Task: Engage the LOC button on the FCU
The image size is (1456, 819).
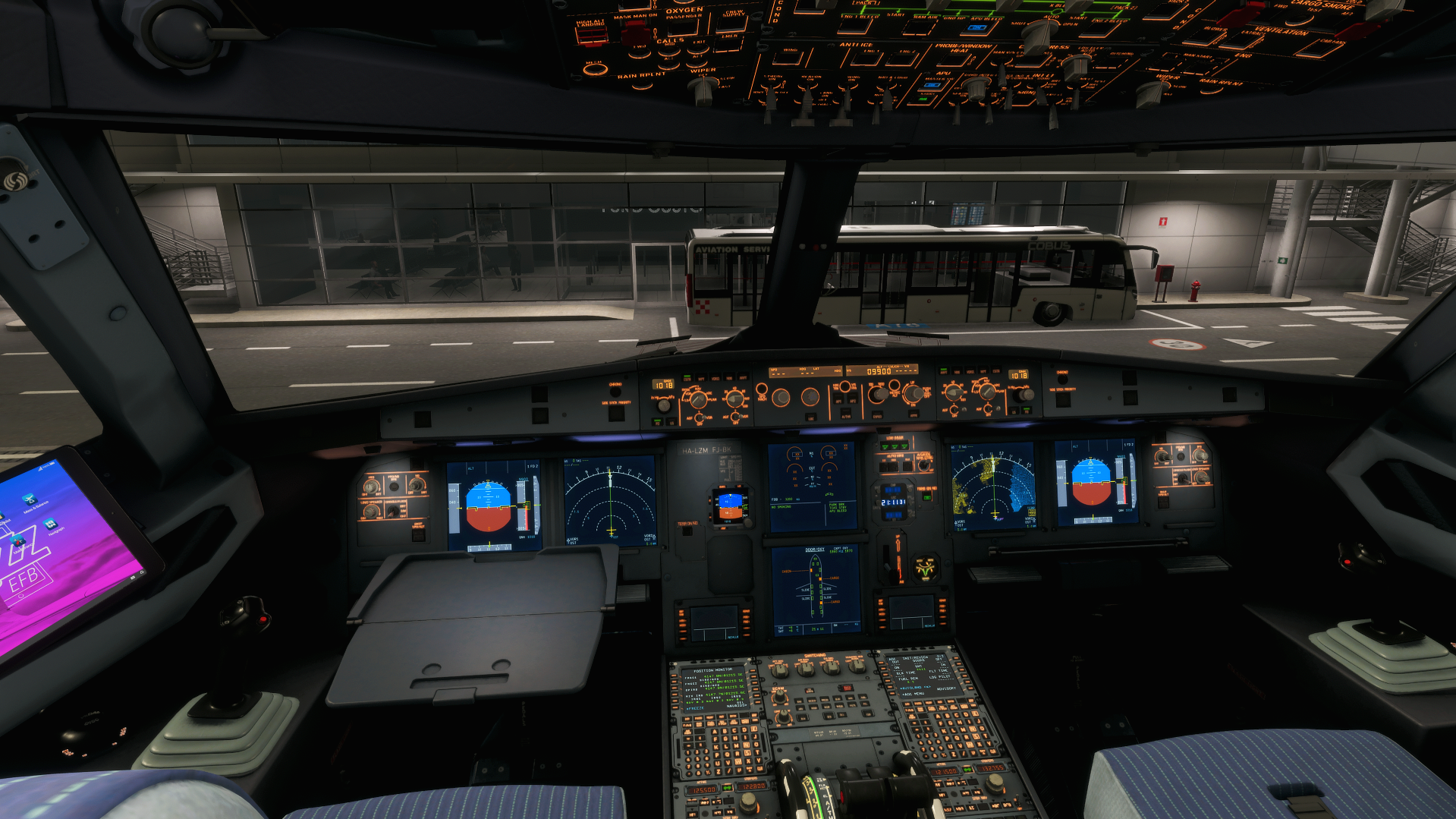Action: tap(810, 417)
